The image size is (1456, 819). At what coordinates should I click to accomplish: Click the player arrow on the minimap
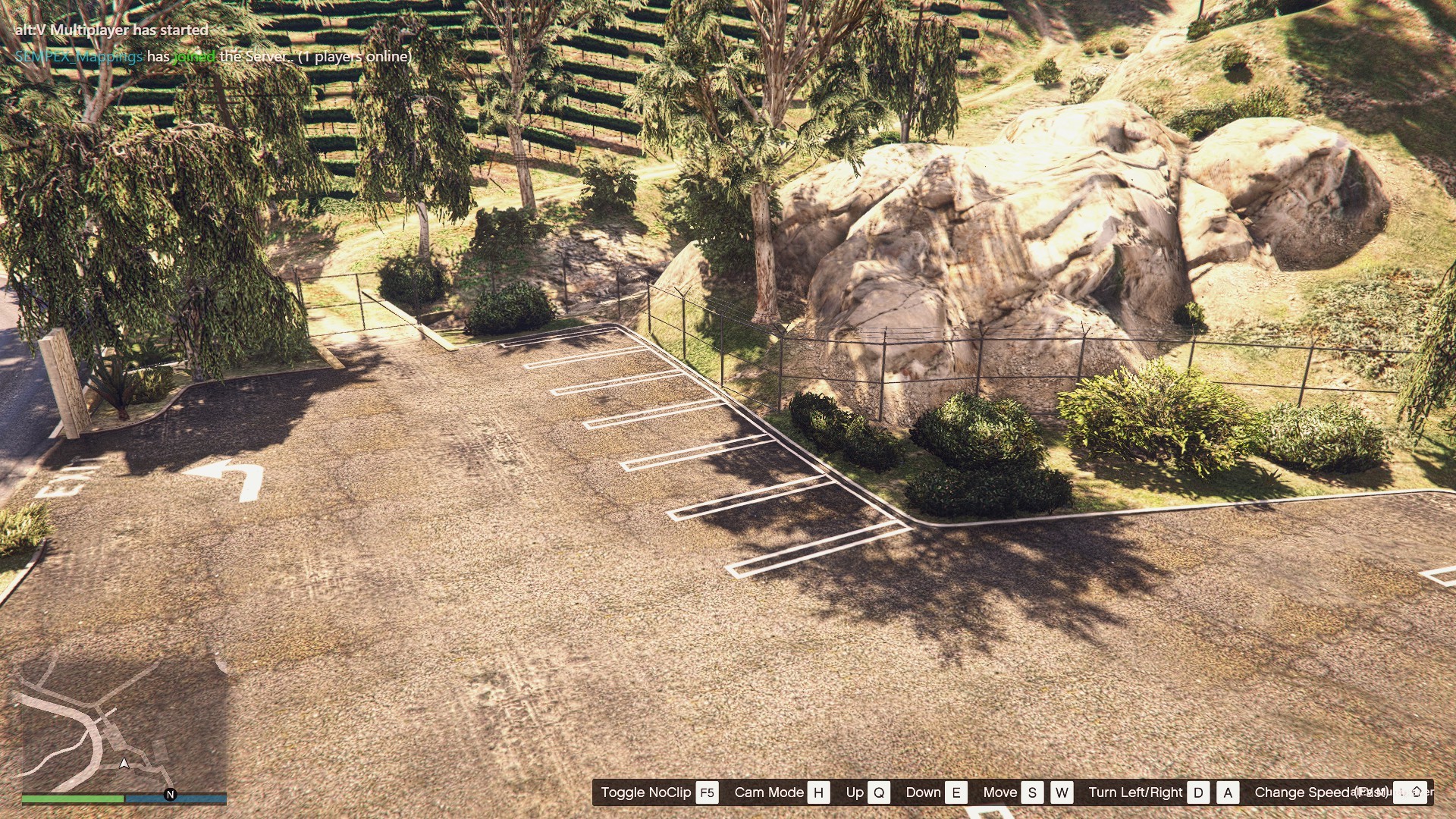[124, 763]
